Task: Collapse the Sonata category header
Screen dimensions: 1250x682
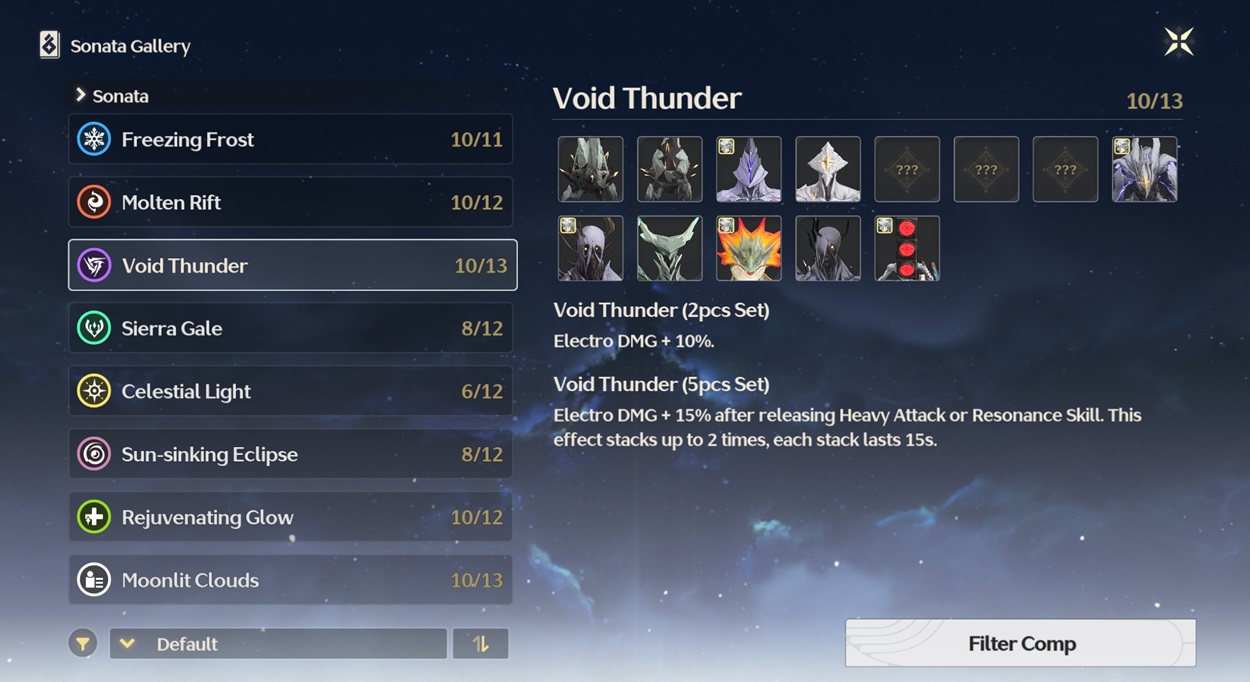Action: 112,96
